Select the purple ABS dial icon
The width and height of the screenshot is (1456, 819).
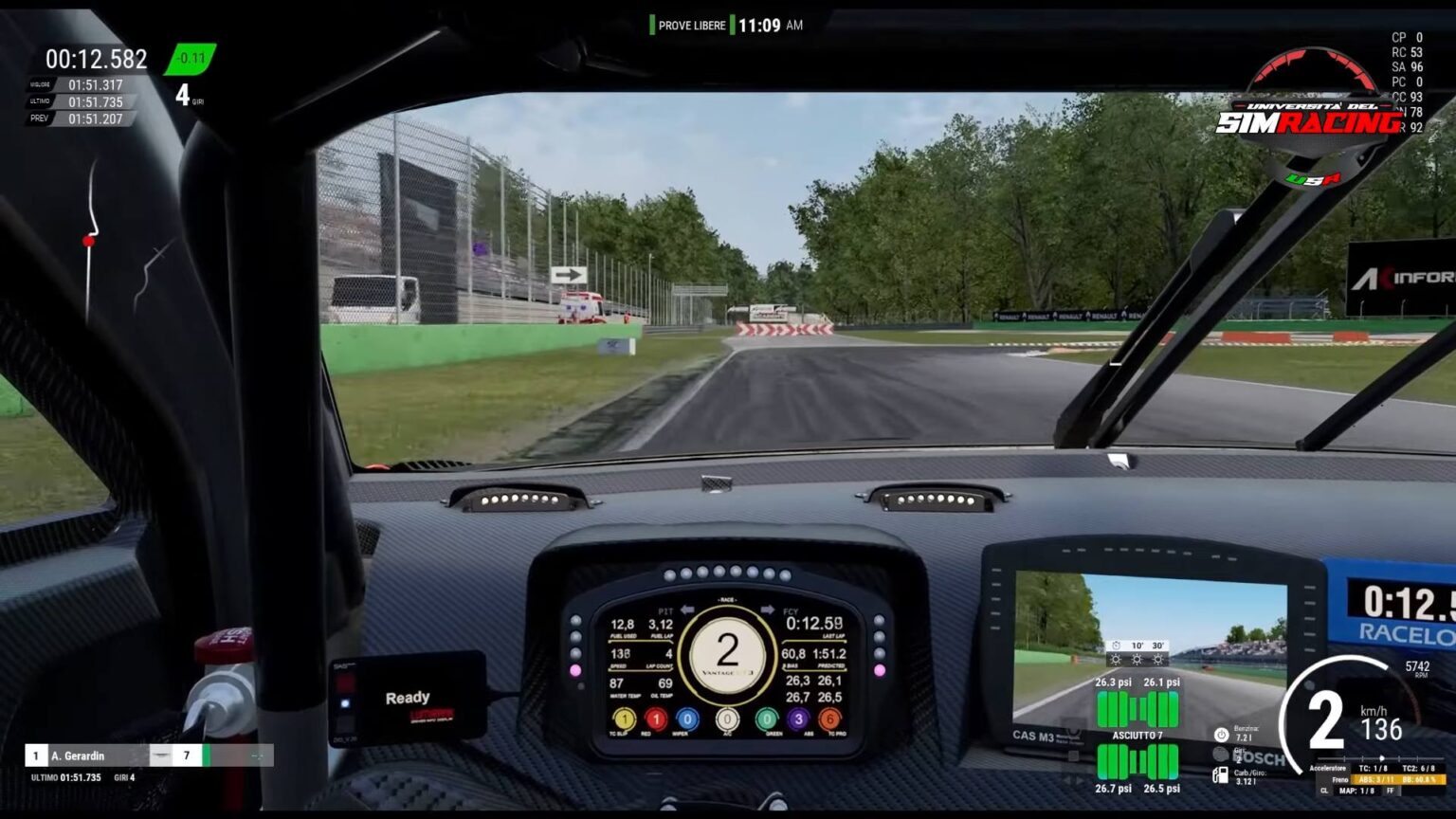tap(798, 719)
